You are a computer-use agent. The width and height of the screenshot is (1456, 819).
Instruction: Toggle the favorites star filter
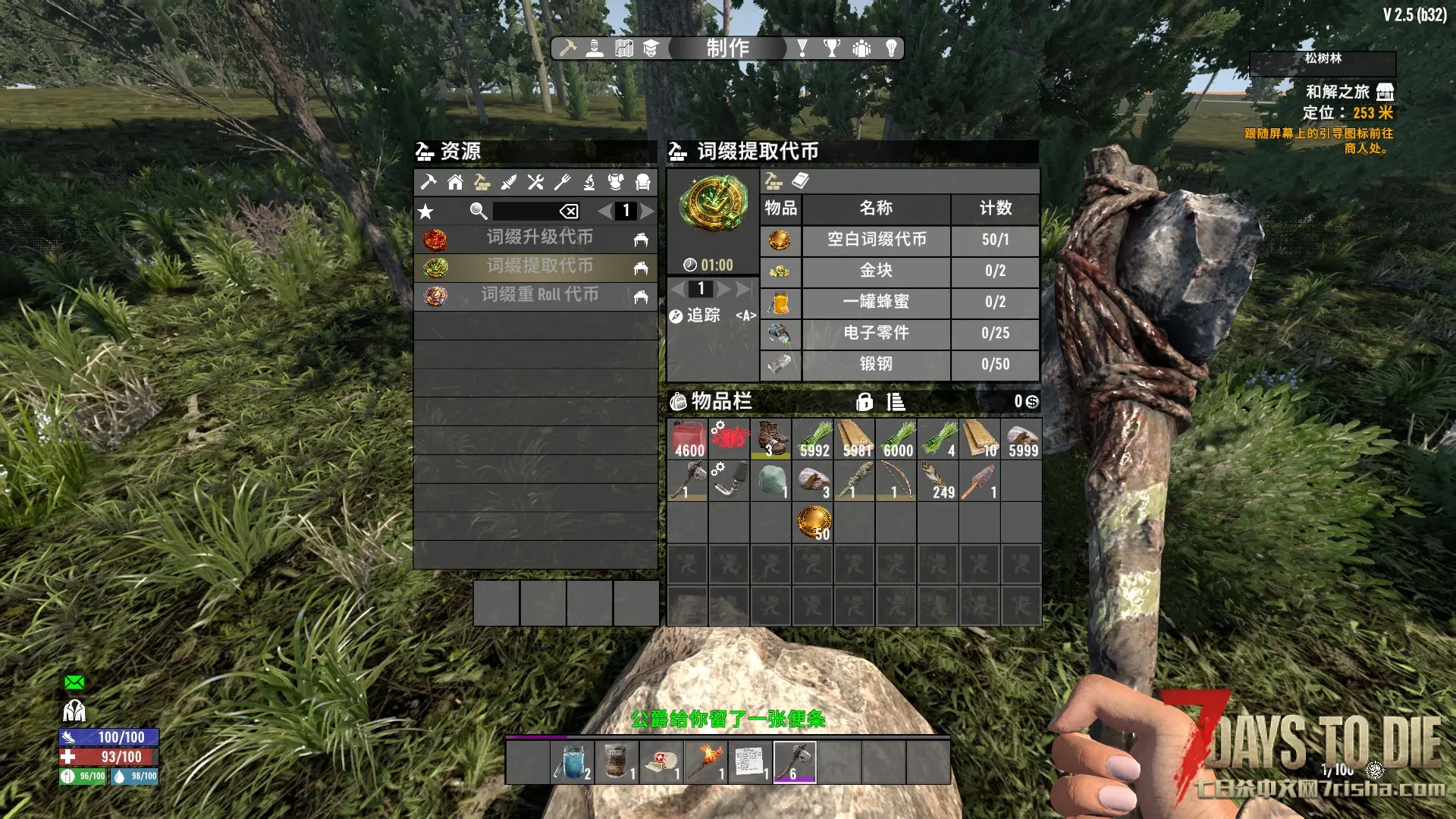[426, 212]
